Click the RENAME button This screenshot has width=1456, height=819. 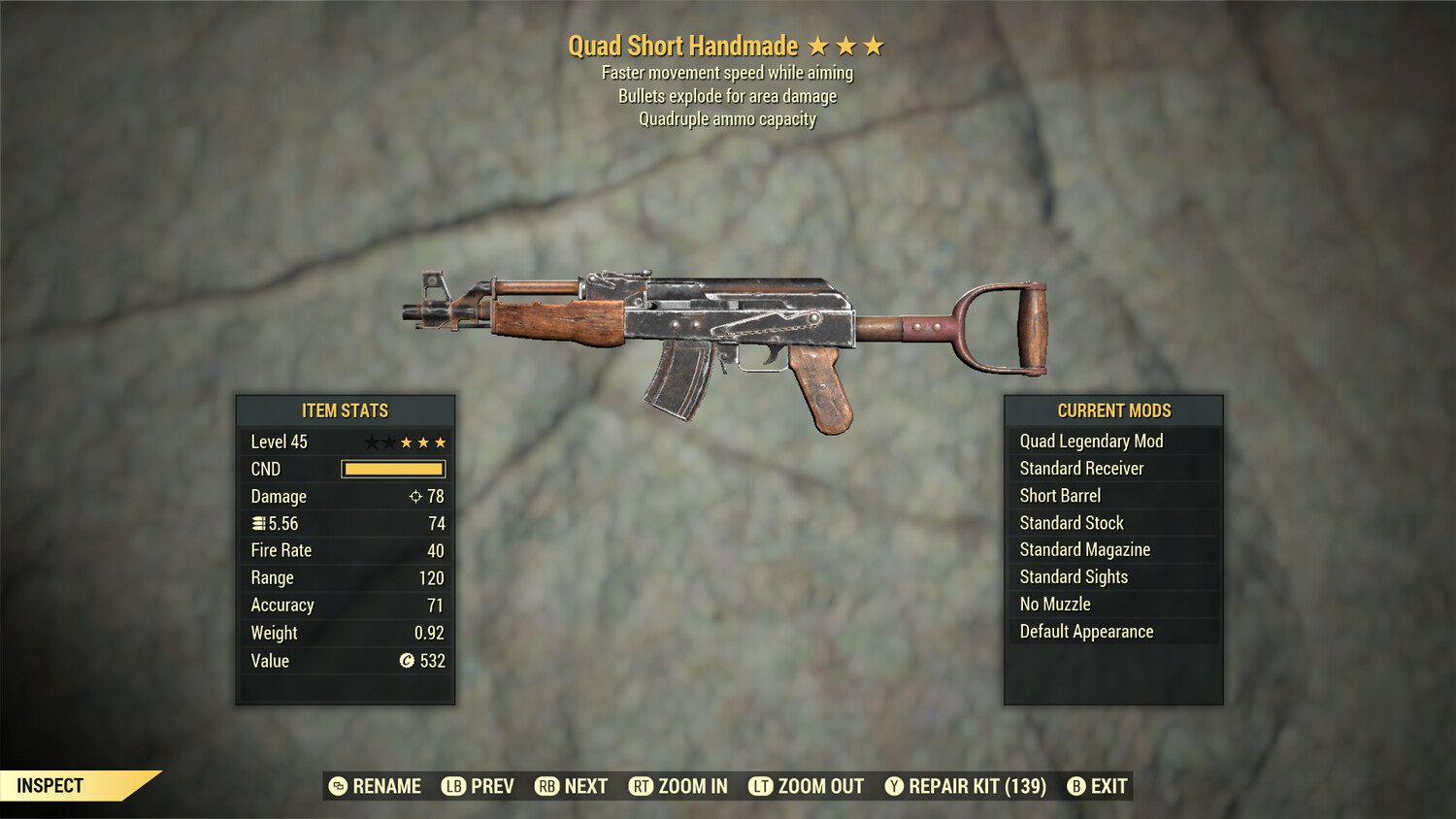tap(377, 786)
